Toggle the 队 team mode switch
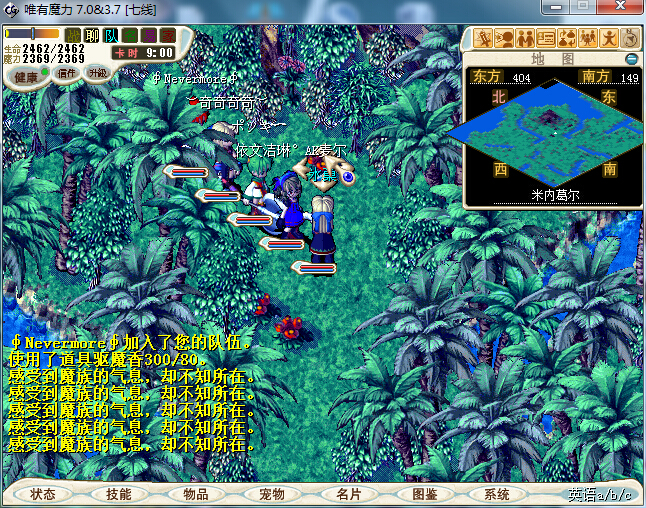This screenshot has width=646, height=508. tap(111, 36)
